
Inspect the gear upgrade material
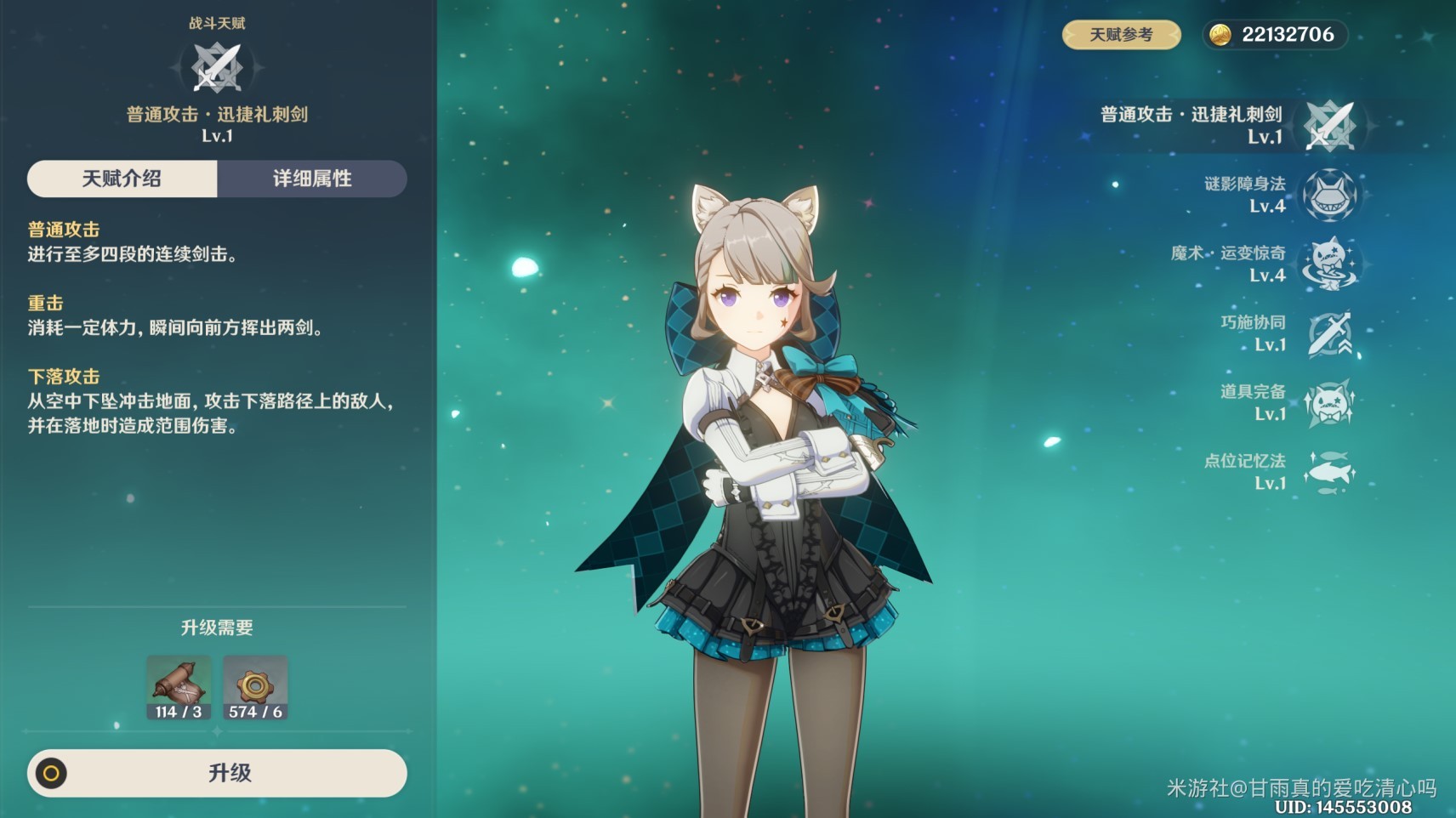255,687
